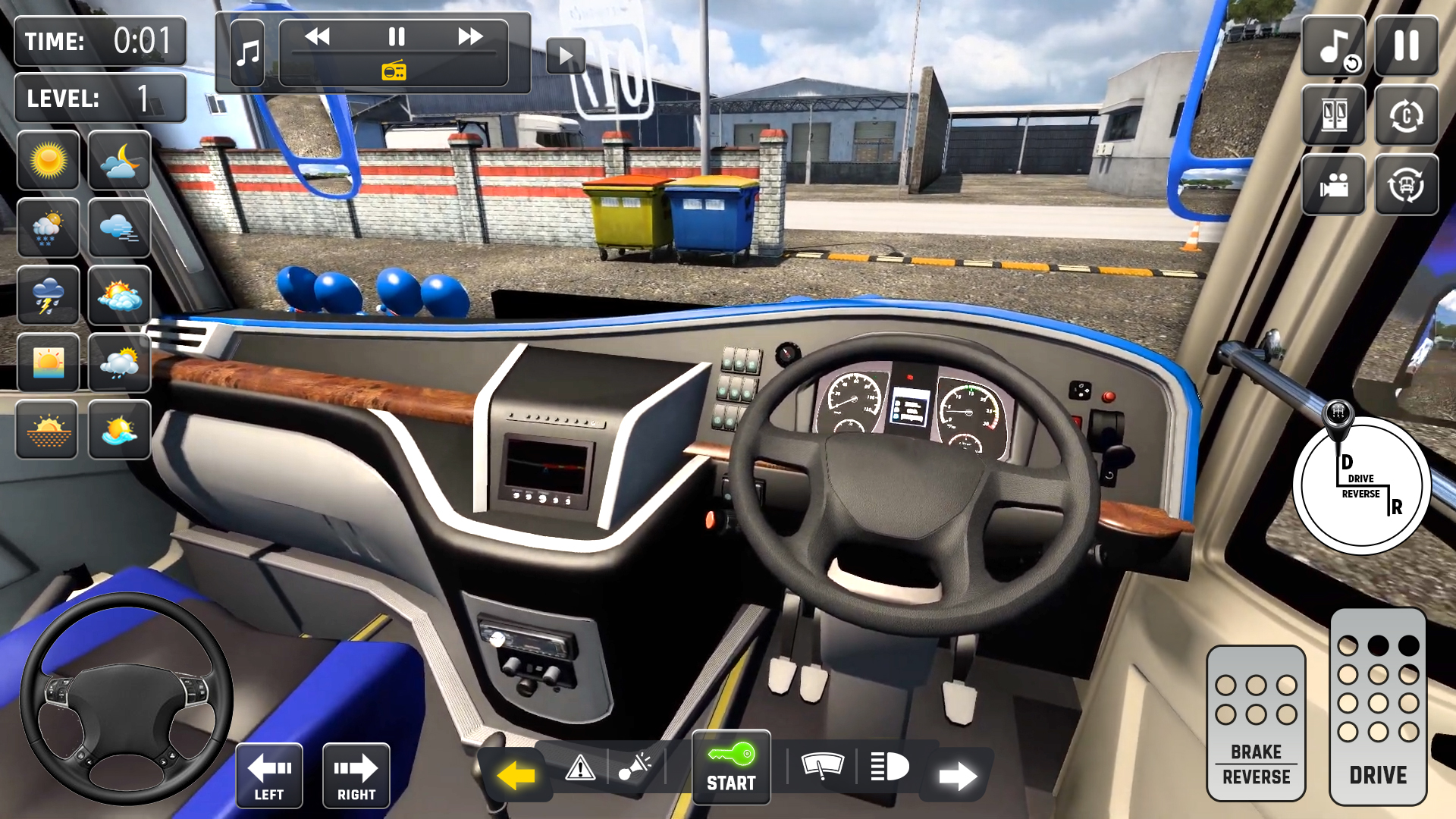Select the snowy weather icon
The width and height of the screenshot is (1456, 819).
click(x=49, y=228)
